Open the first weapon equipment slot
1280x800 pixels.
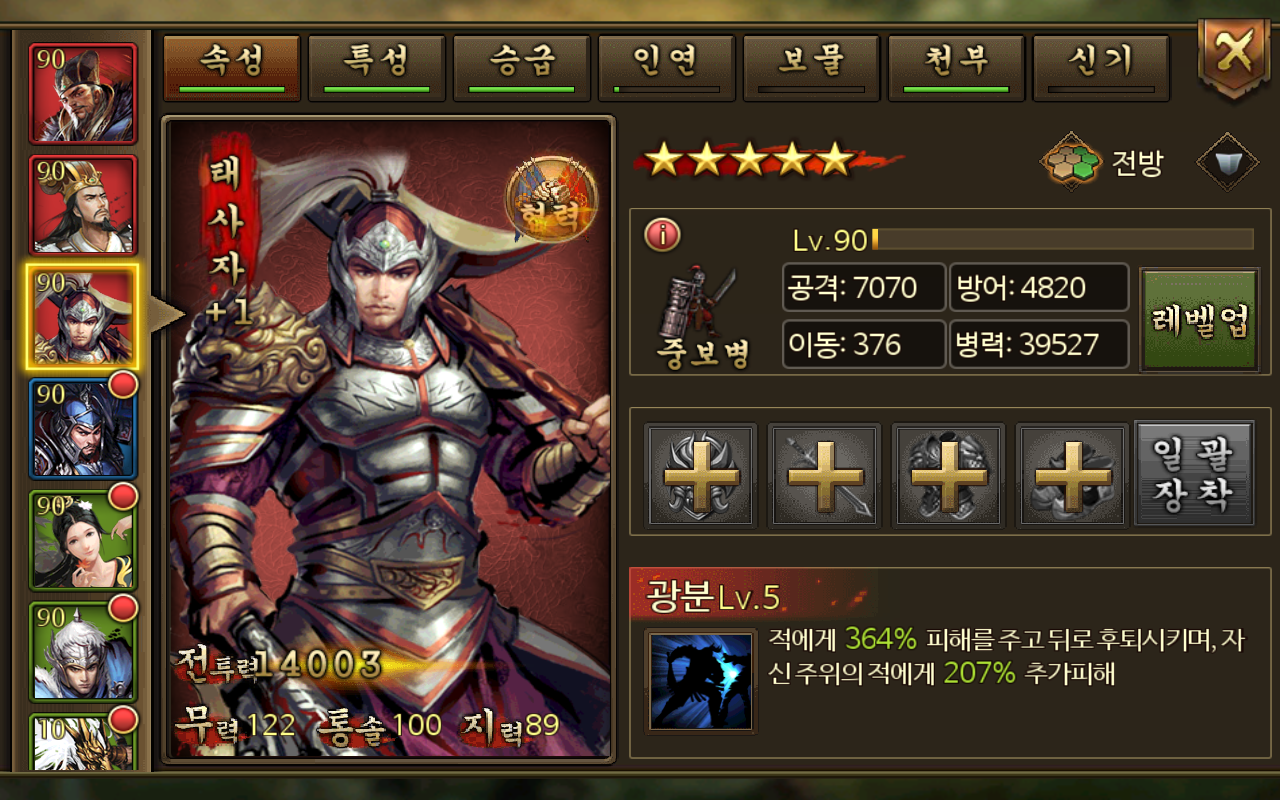700,474
